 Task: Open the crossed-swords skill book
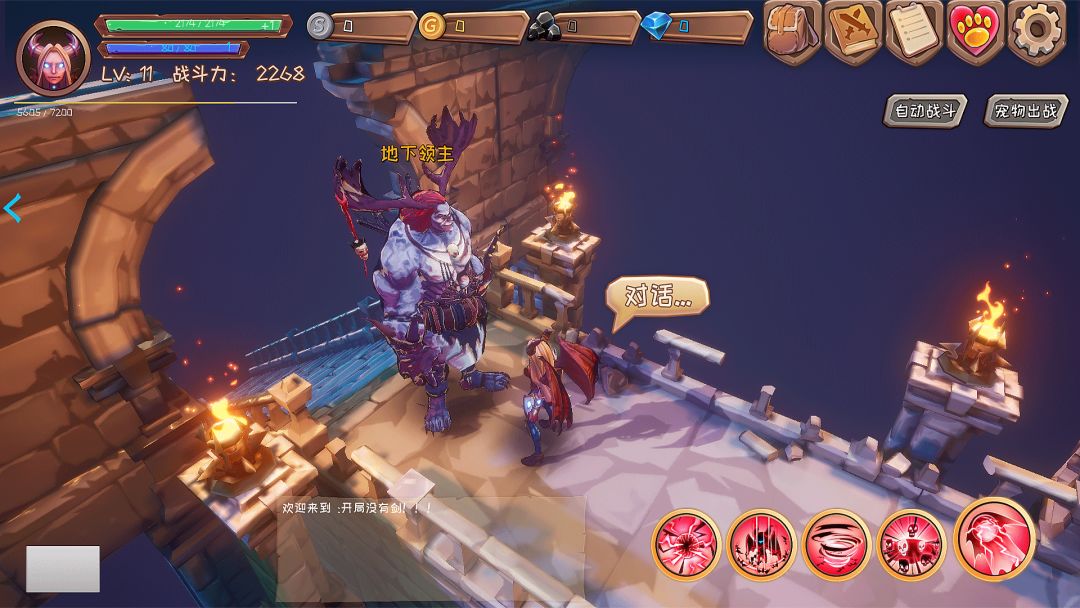point(853,32)
